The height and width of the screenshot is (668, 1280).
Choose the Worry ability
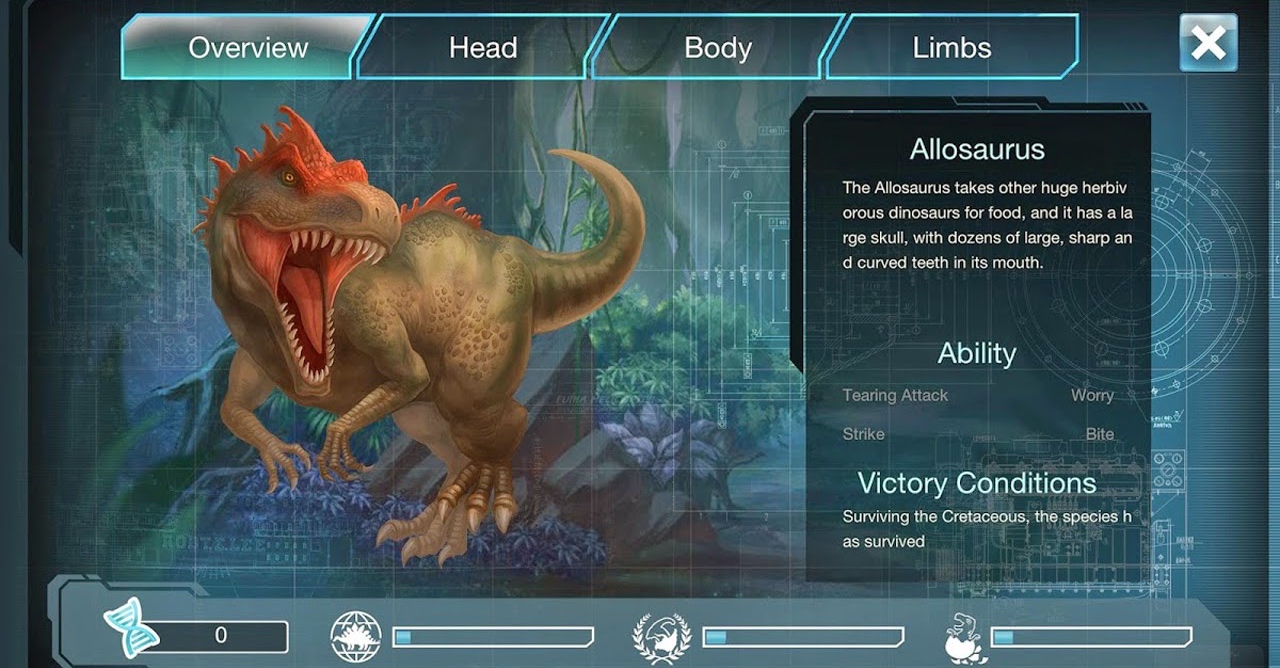pyautogui.click(x=1092, y=395)
